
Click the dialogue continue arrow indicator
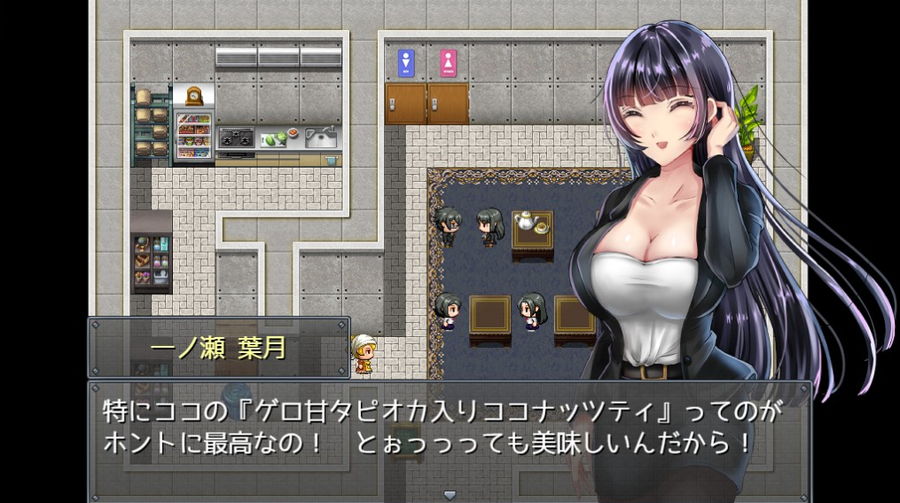tap(449, 493)
